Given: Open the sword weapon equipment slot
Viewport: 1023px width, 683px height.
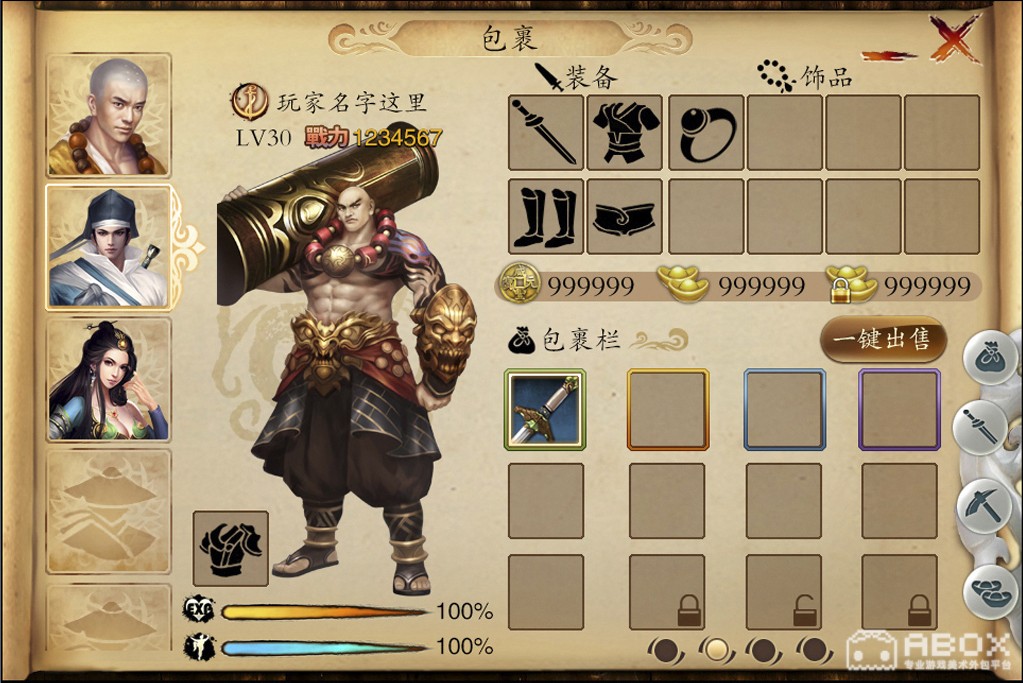Looking at the screenshot, I should tap(546, 132).
